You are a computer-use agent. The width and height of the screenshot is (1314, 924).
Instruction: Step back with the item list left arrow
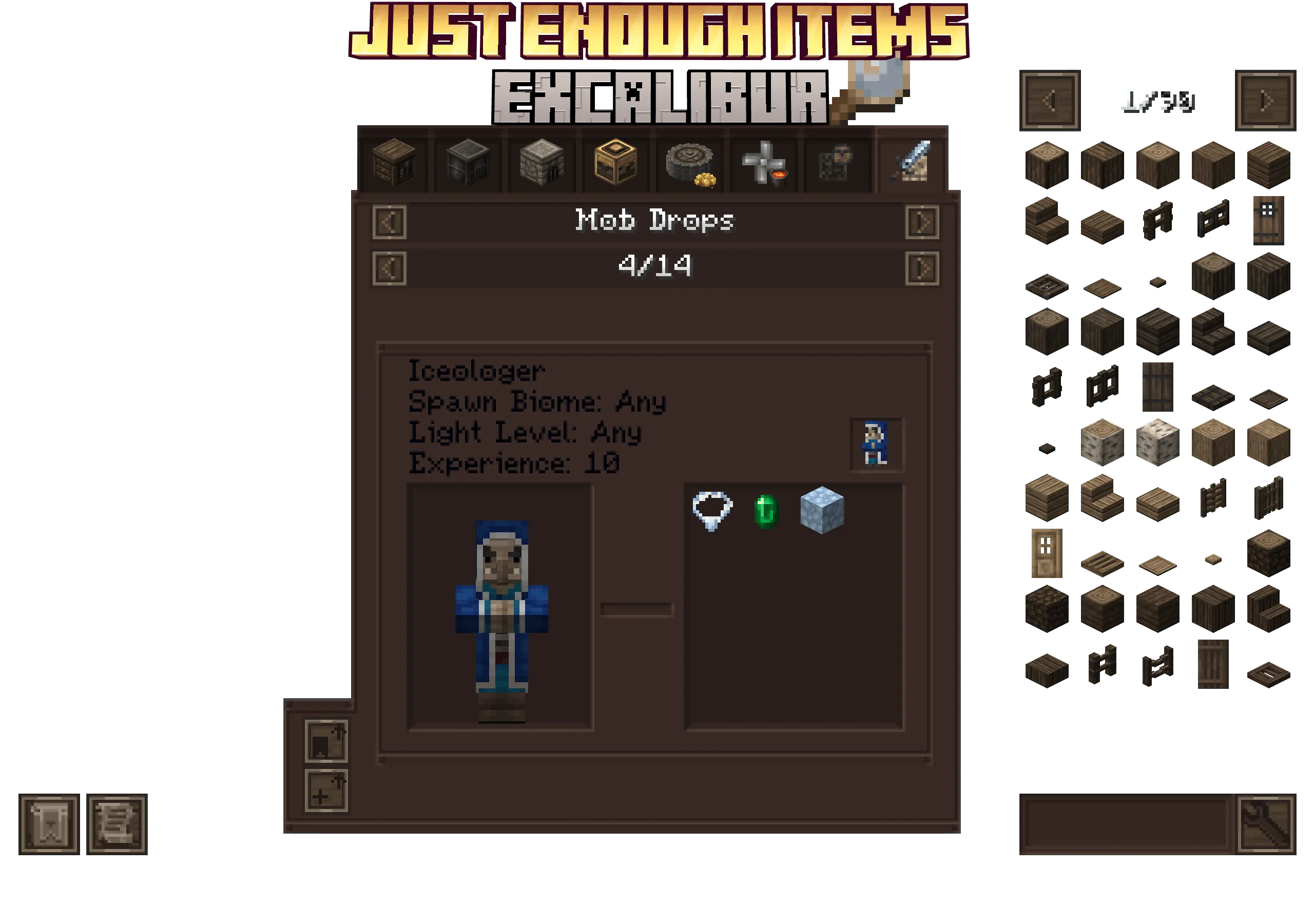(1050, 99)
